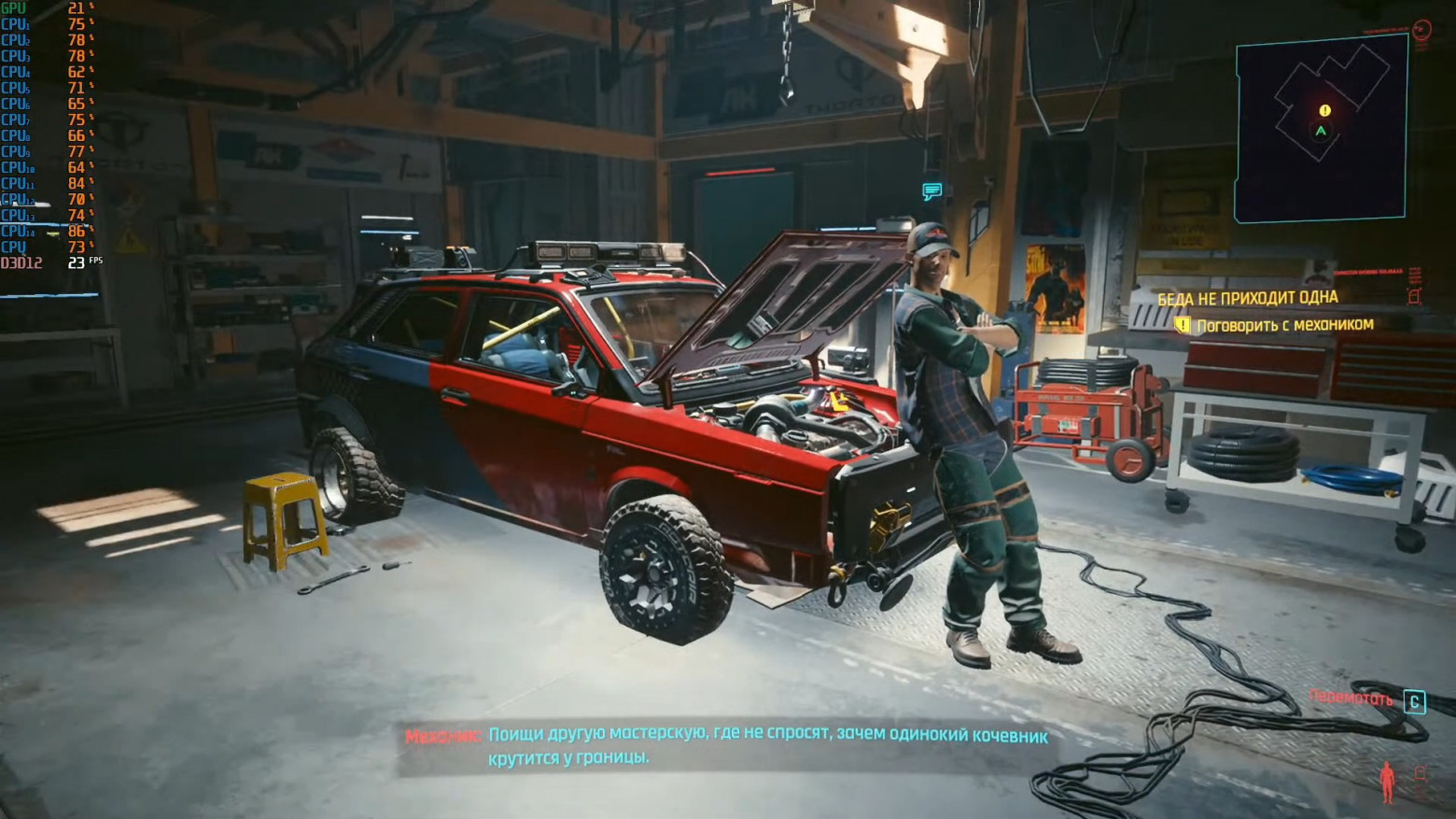
Task: Click the red character silhouette stance icon
Action: (x=1387, y=781)
